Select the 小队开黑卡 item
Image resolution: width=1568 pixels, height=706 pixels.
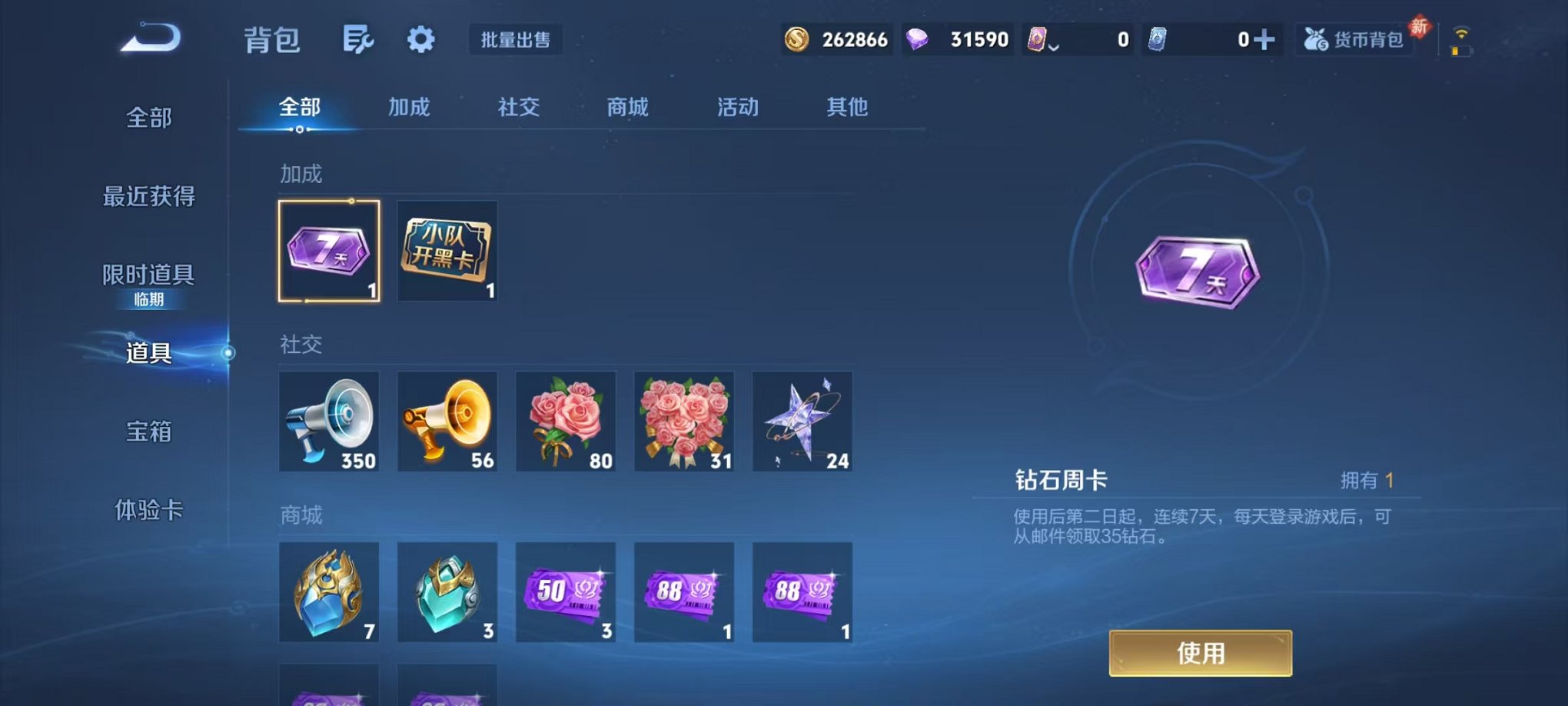coord(447,250)
